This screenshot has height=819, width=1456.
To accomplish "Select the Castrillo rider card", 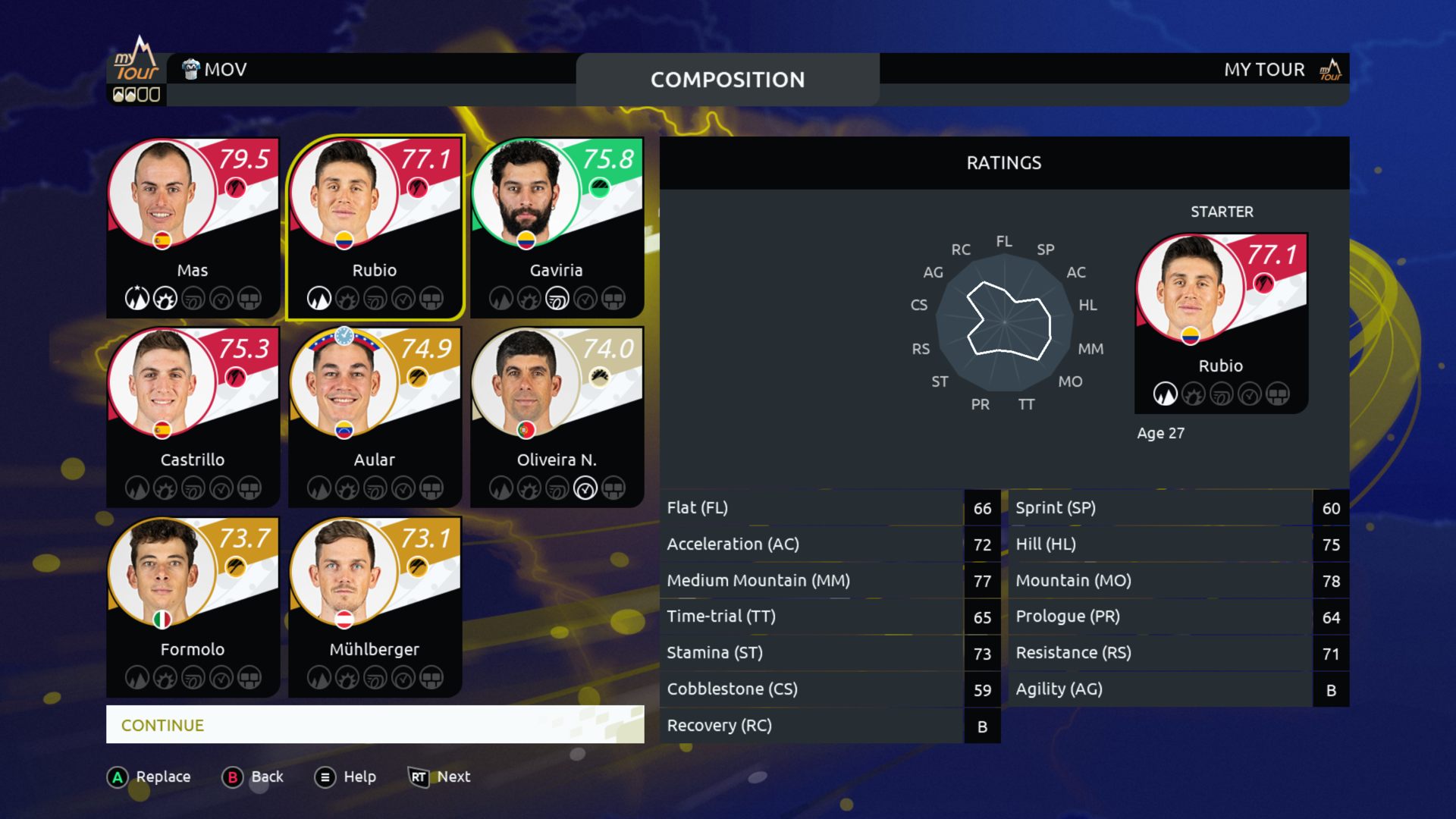I will point(193,417).
